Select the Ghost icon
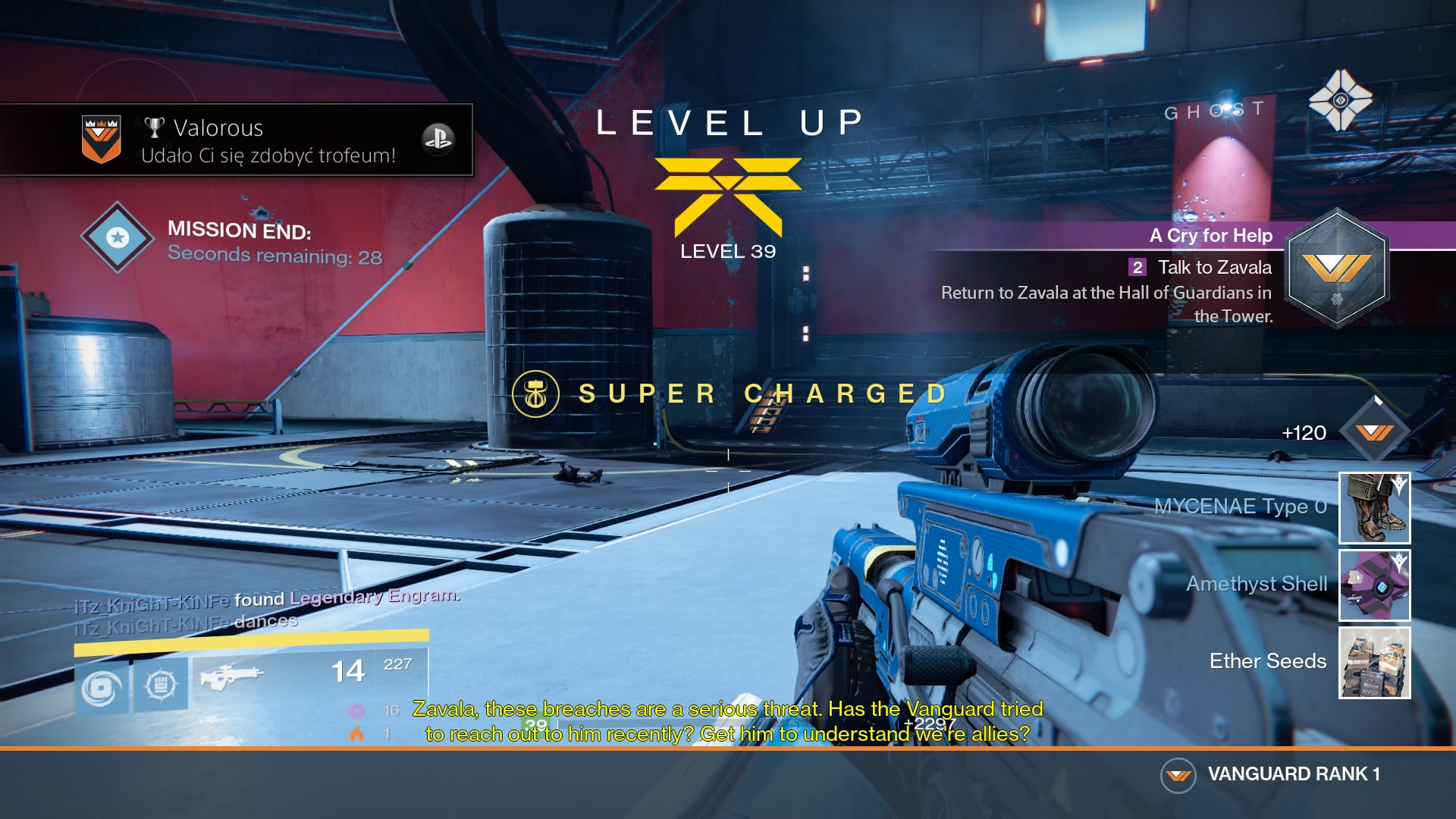Viewport: 1456px width, 819px height. [x=1340, y=100]
